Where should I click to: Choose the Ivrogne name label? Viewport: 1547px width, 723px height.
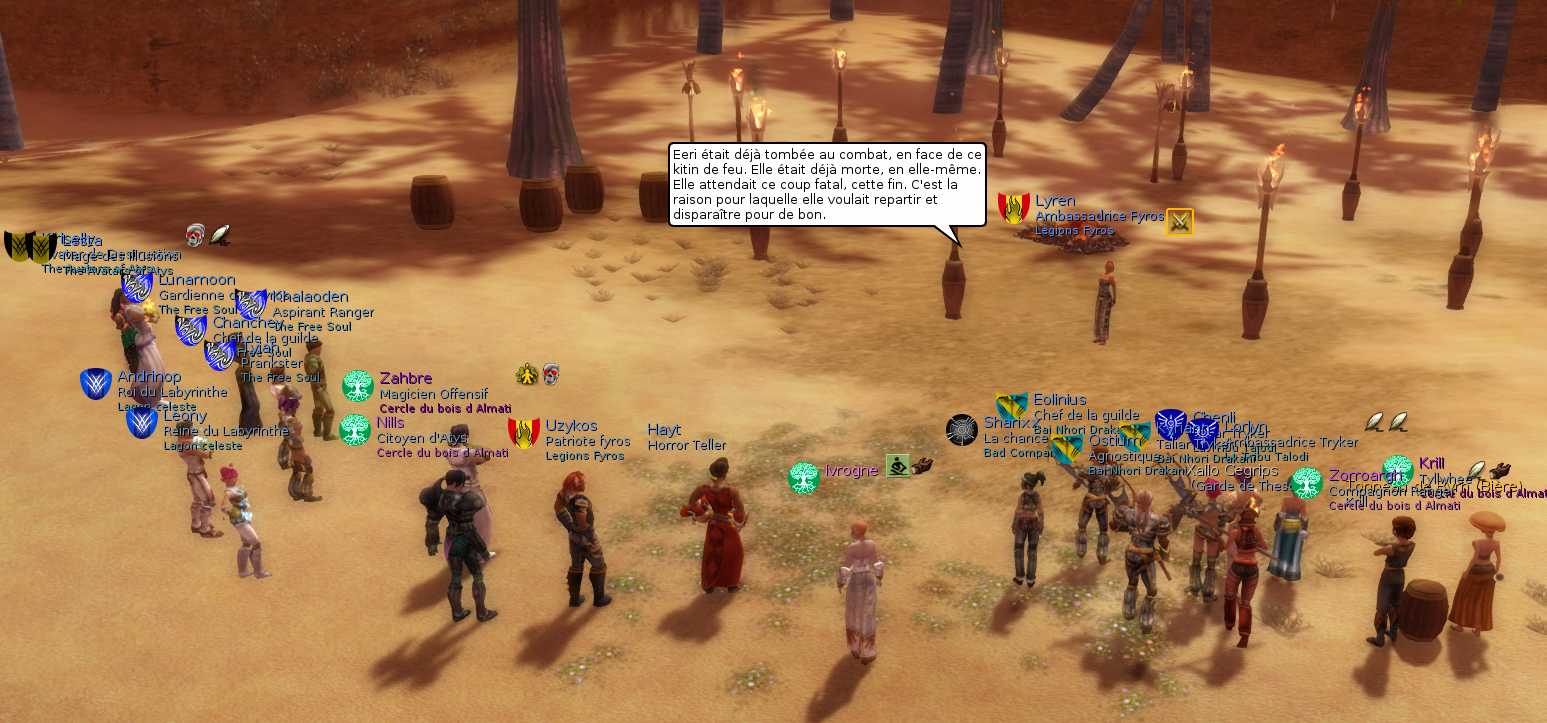click(x=851, y=470)
